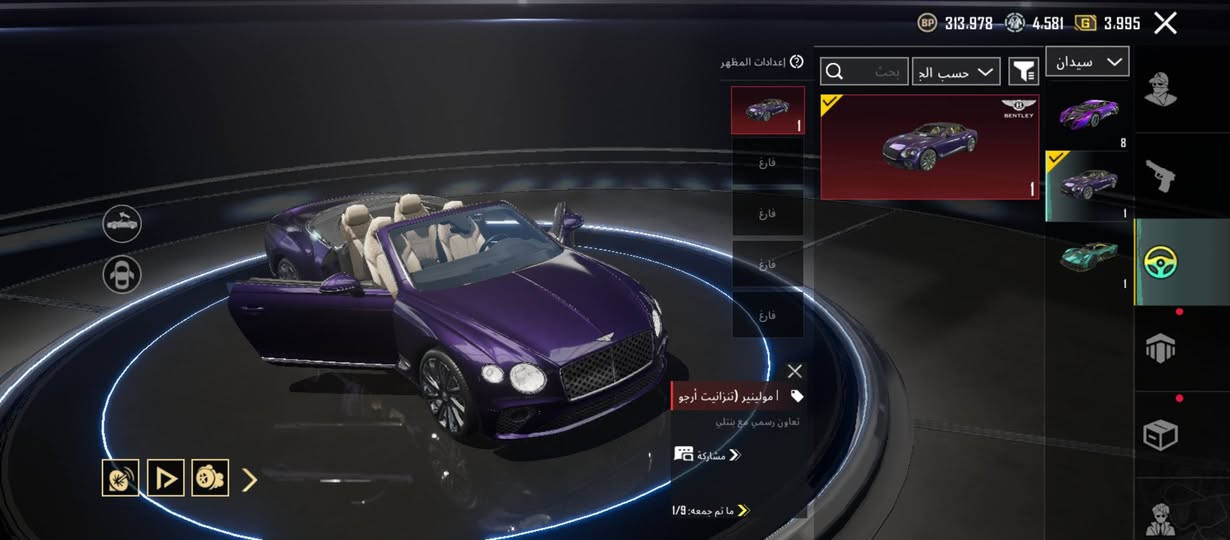Toggle the convertible roof icon
Image resolution: width=1230 pixels, height=540 pixels.
click(x=122, y=224)
